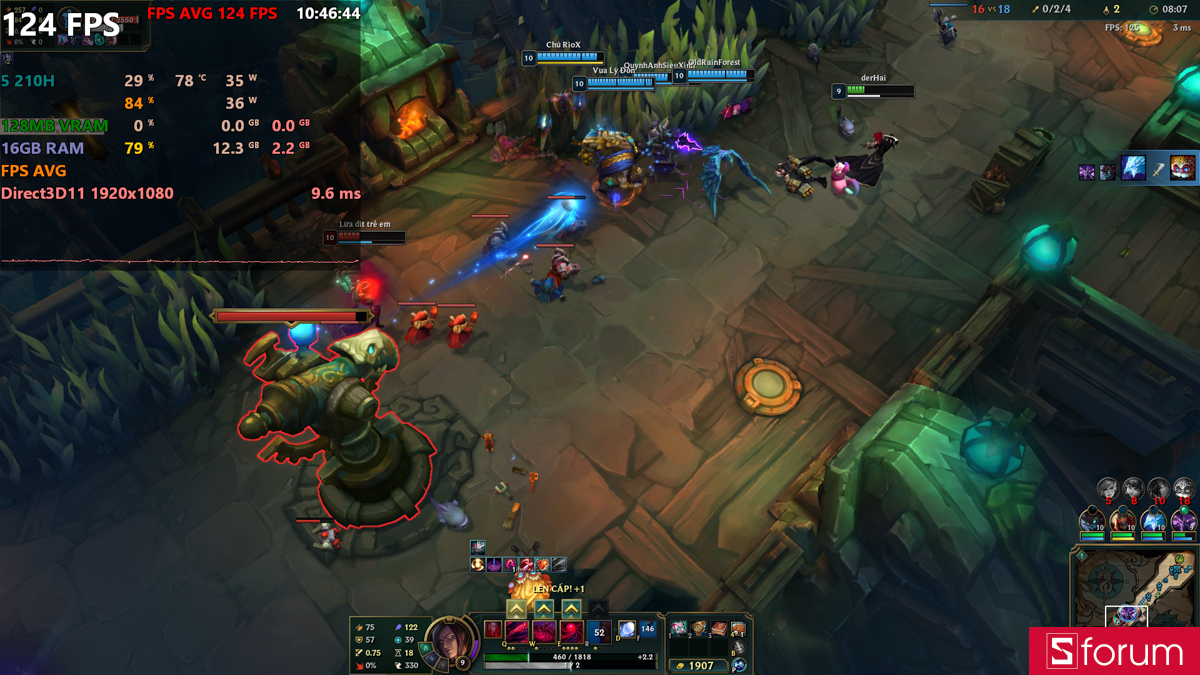Cast the W ability
The height and width of the screenshot is (675, 1200).
[x=544, y=631]
